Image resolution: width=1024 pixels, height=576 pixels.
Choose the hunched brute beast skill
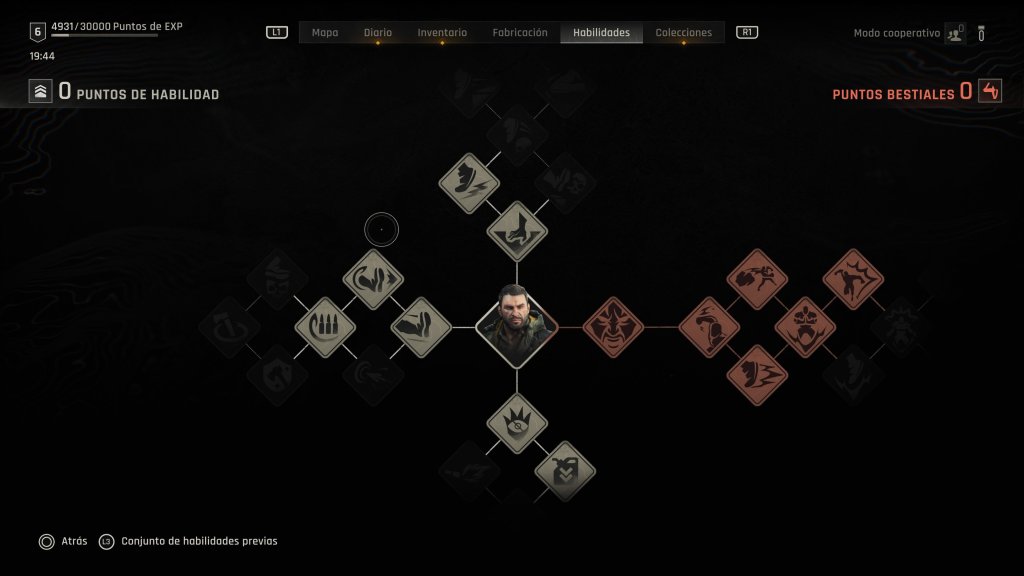click(709, 327)
